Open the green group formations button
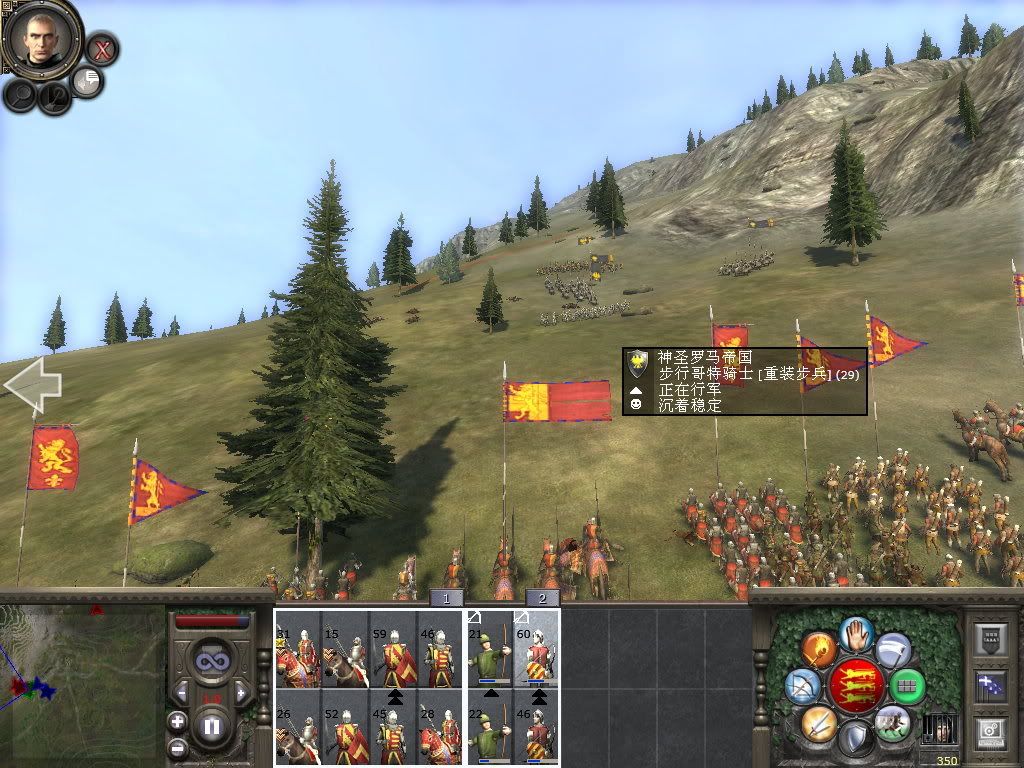This screenshot has height=768, width=1024. [x=907, y=686]
